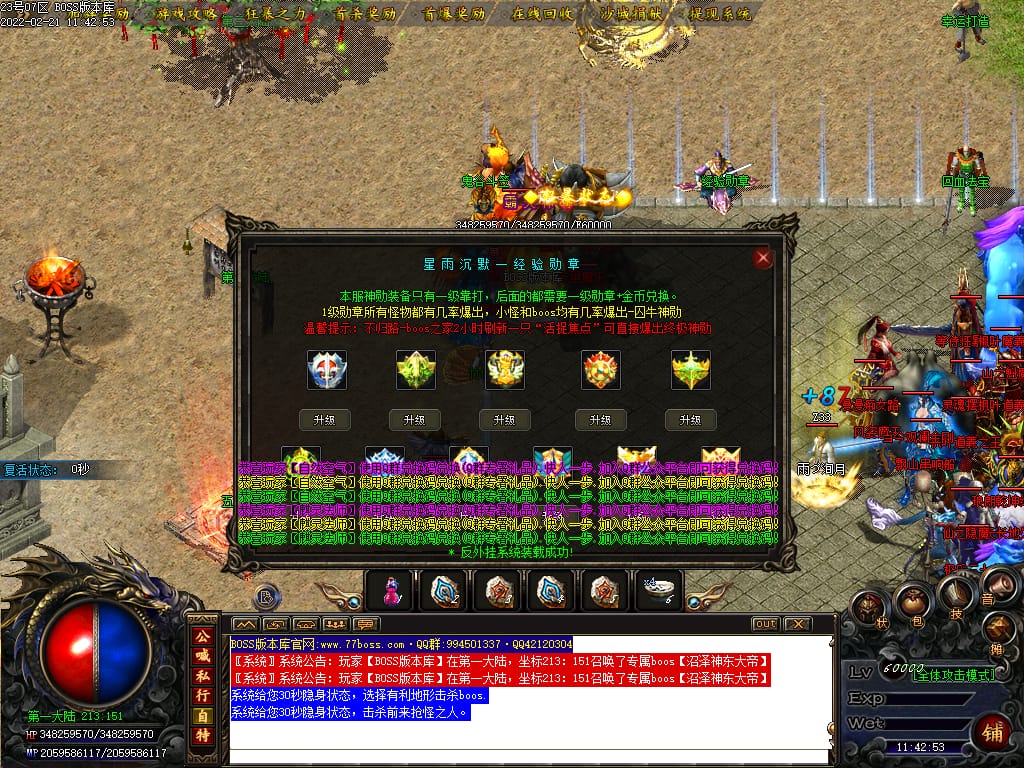Image resolution: width=1024 pixels, height=768 pixels.
Task: Open the 狂暴之力 top menu
Action: 276,14
